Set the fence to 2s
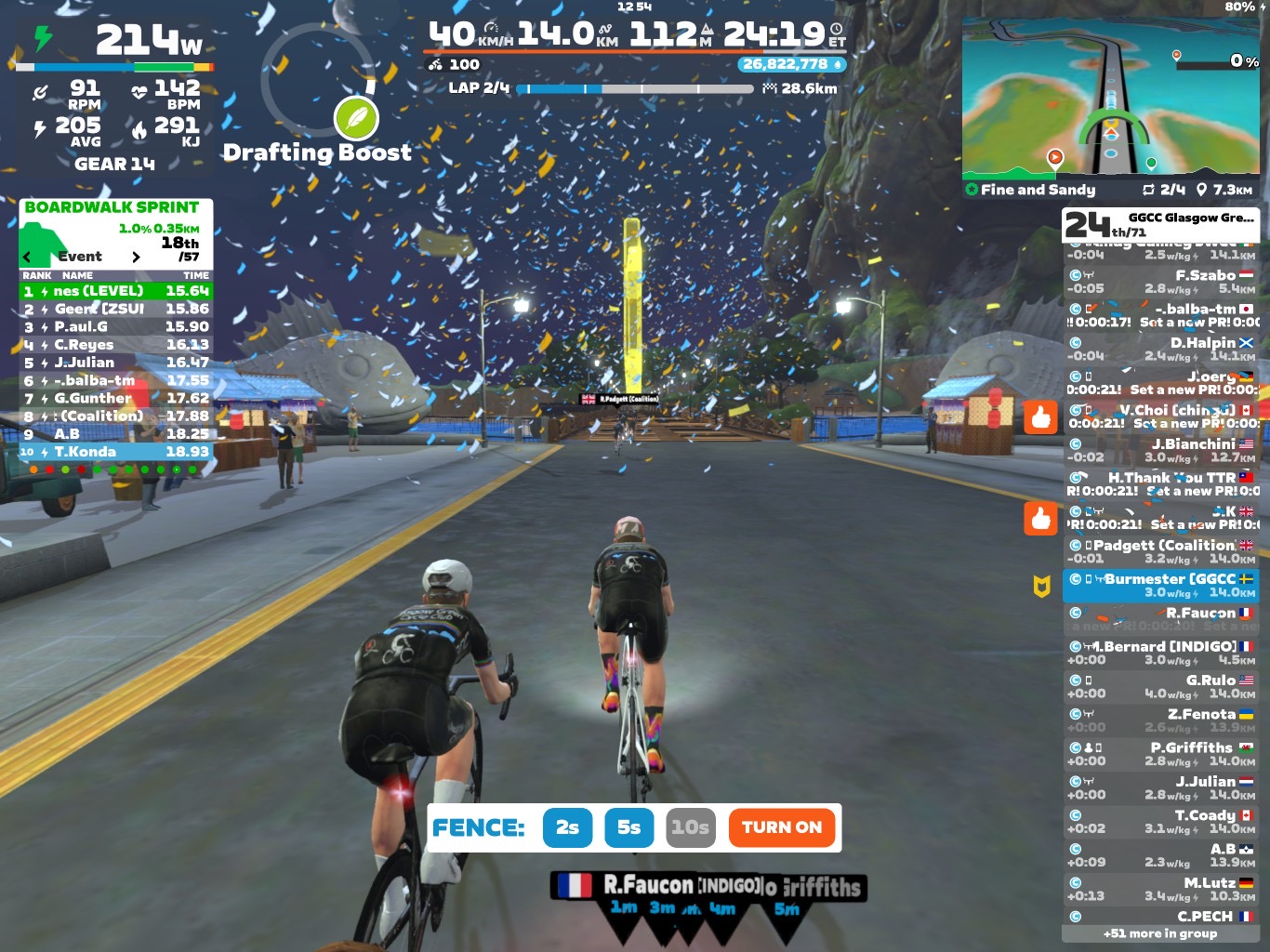Viewport: 1270px width, 952px height. [x=567, y=827]
